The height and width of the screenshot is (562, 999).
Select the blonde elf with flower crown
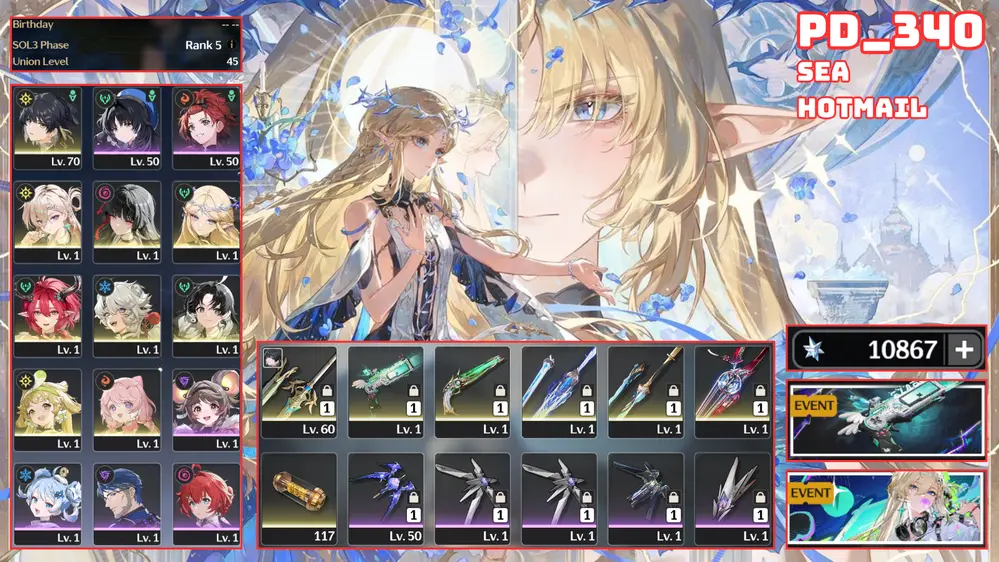[206, 221]
